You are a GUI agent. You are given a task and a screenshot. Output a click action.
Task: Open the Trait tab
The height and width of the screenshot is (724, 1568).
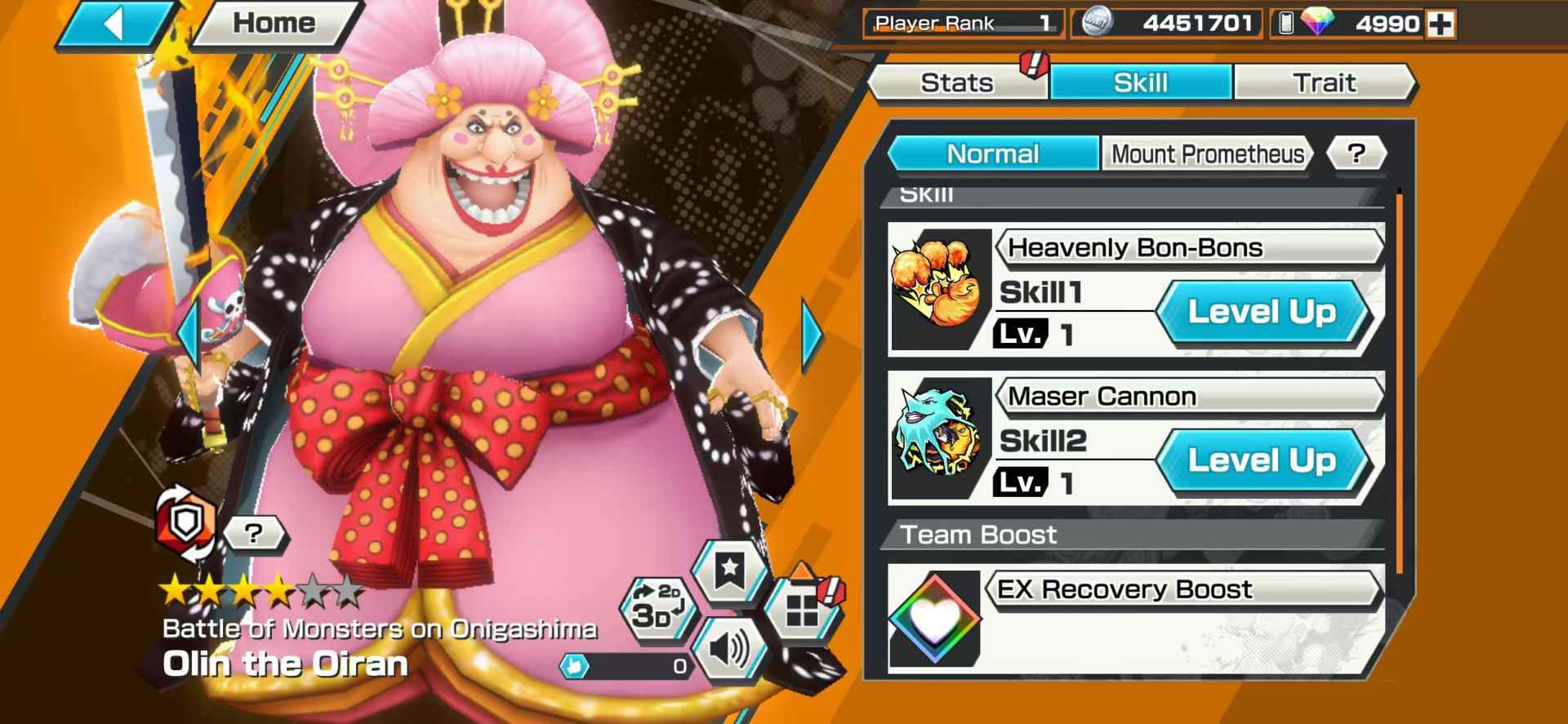click(1325, 82)
